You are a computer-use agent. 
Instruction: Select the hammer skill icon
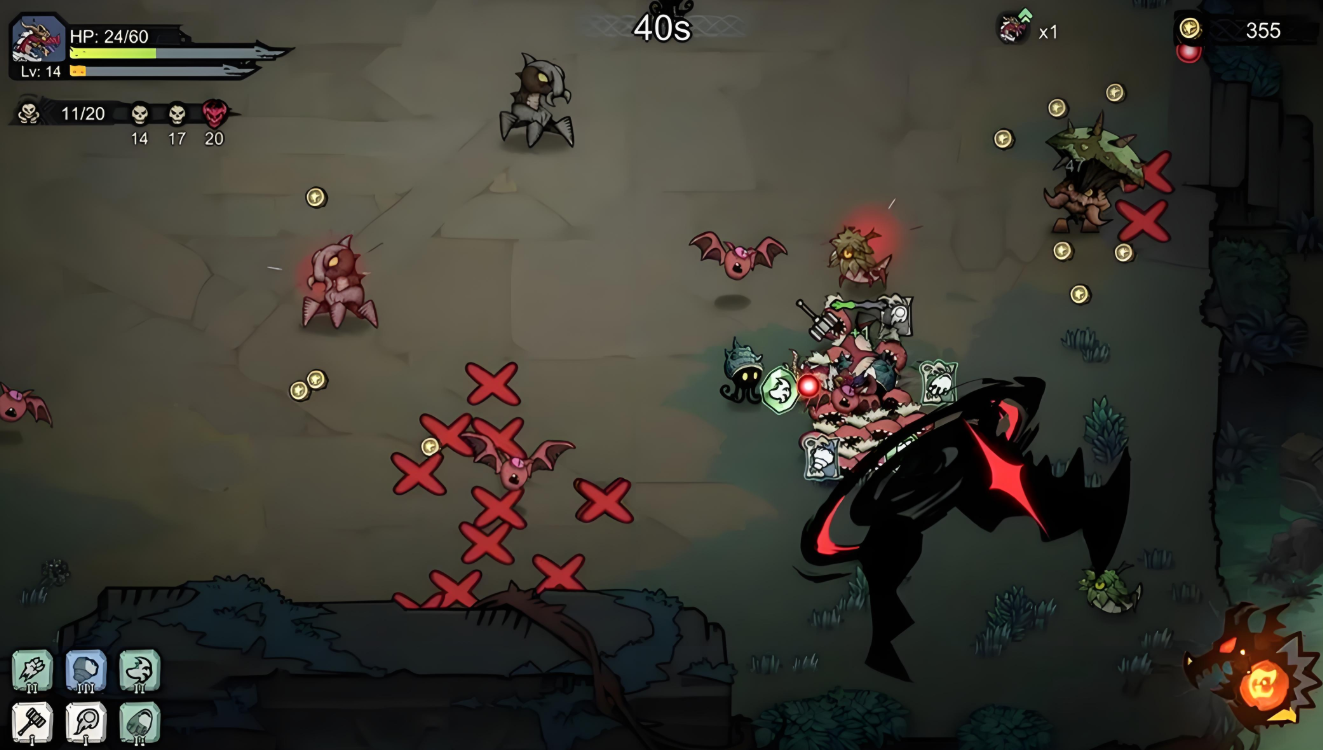(x=32, y=722)
